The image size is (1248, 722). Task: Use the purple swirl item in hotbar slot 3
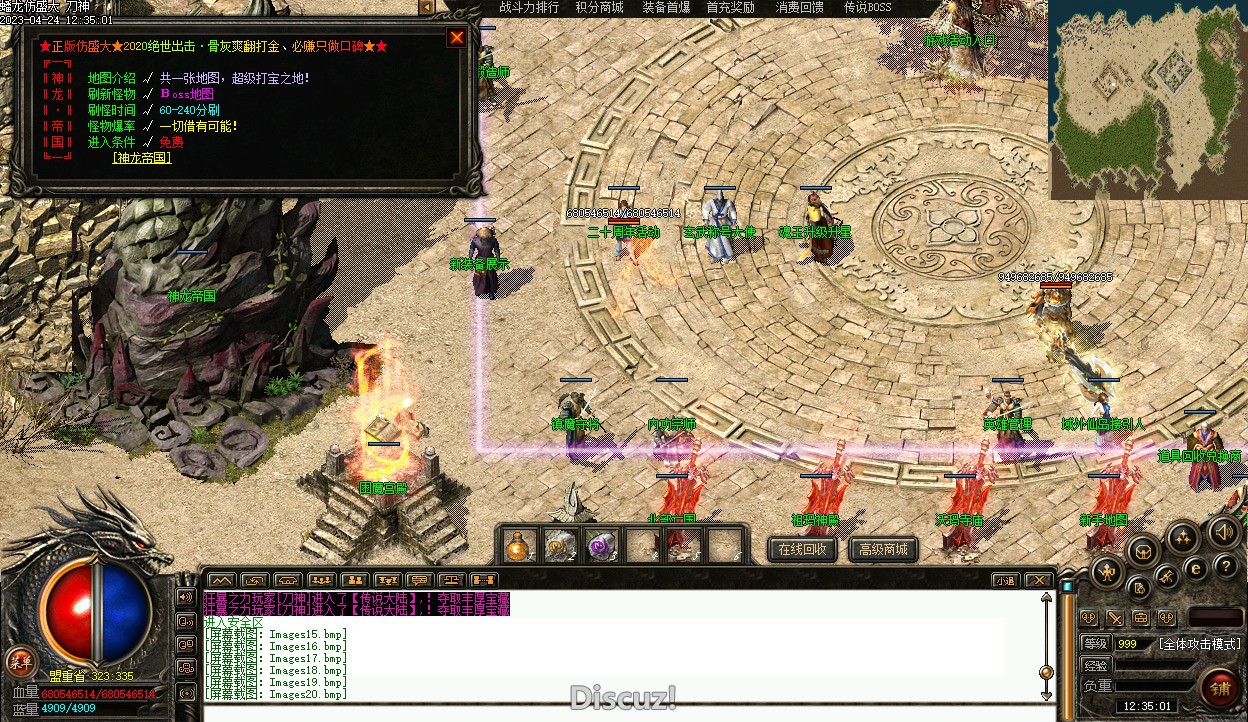[601, 546]
